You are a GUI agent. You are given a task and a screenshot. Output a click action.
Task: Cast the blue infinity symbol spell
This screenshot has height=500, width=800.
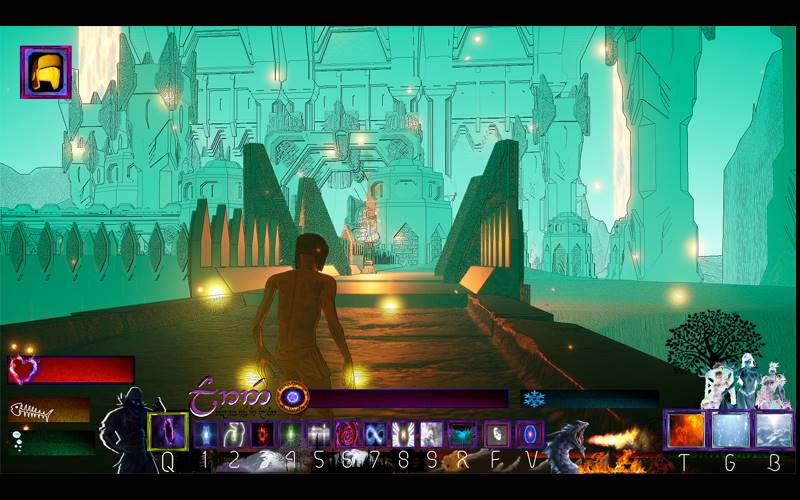[x=375, y=434]
